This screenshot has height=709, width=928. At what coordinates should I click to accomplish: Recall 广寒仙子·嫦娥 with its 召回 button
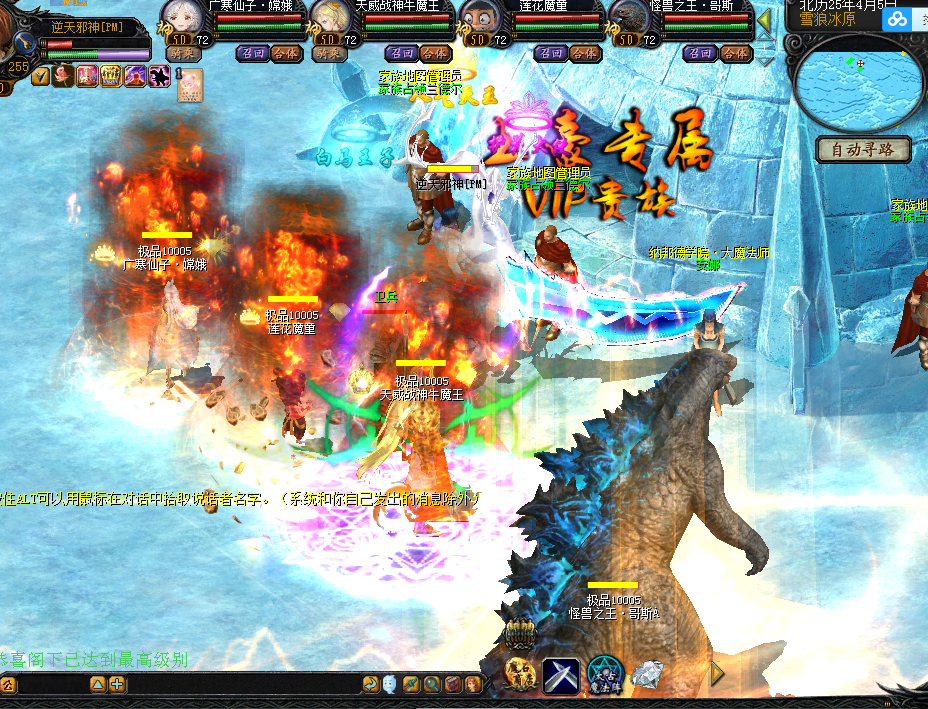[252, 53]
